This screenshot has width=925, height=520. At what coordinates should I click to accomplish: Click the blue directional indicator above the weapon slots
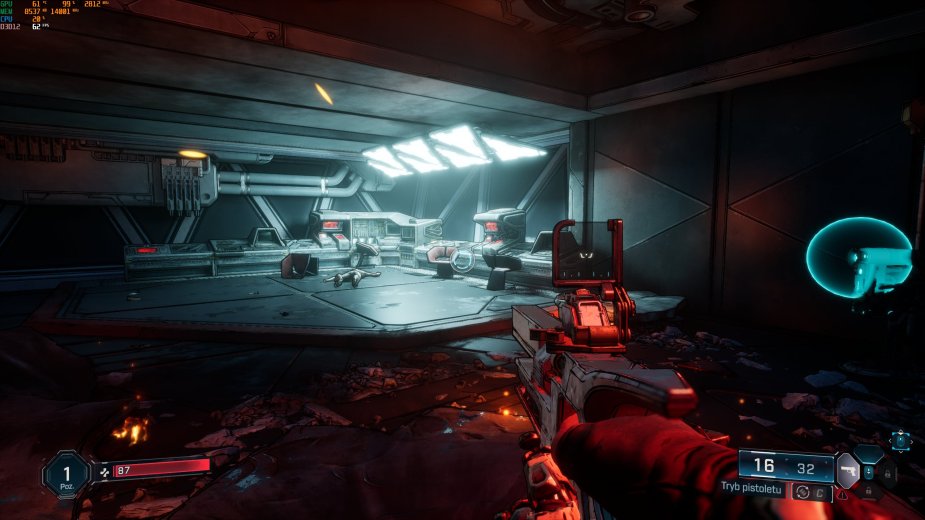pos(900,439)
